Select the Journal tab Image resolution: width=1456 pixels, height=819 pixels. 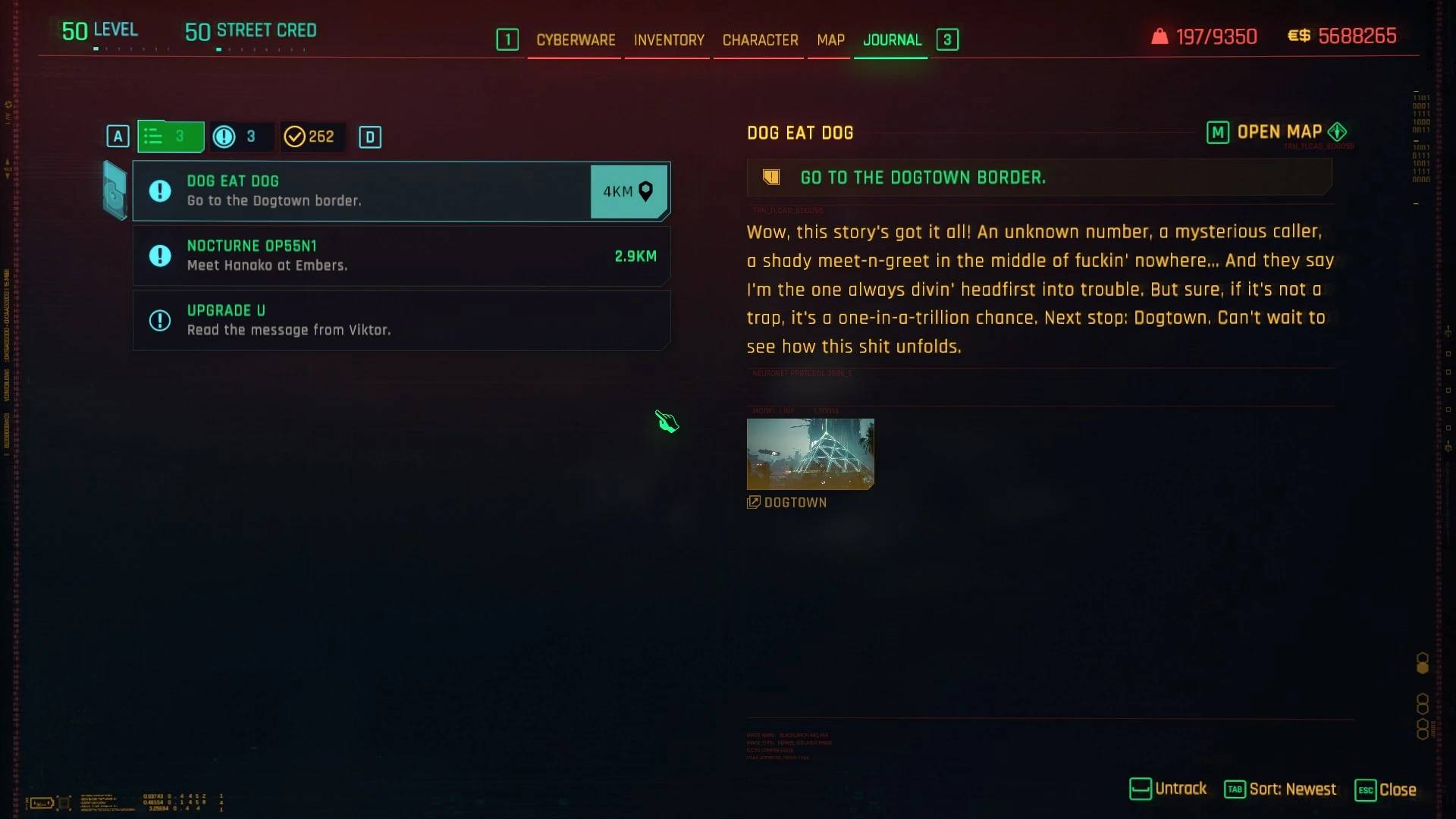[x=892, y=40]
